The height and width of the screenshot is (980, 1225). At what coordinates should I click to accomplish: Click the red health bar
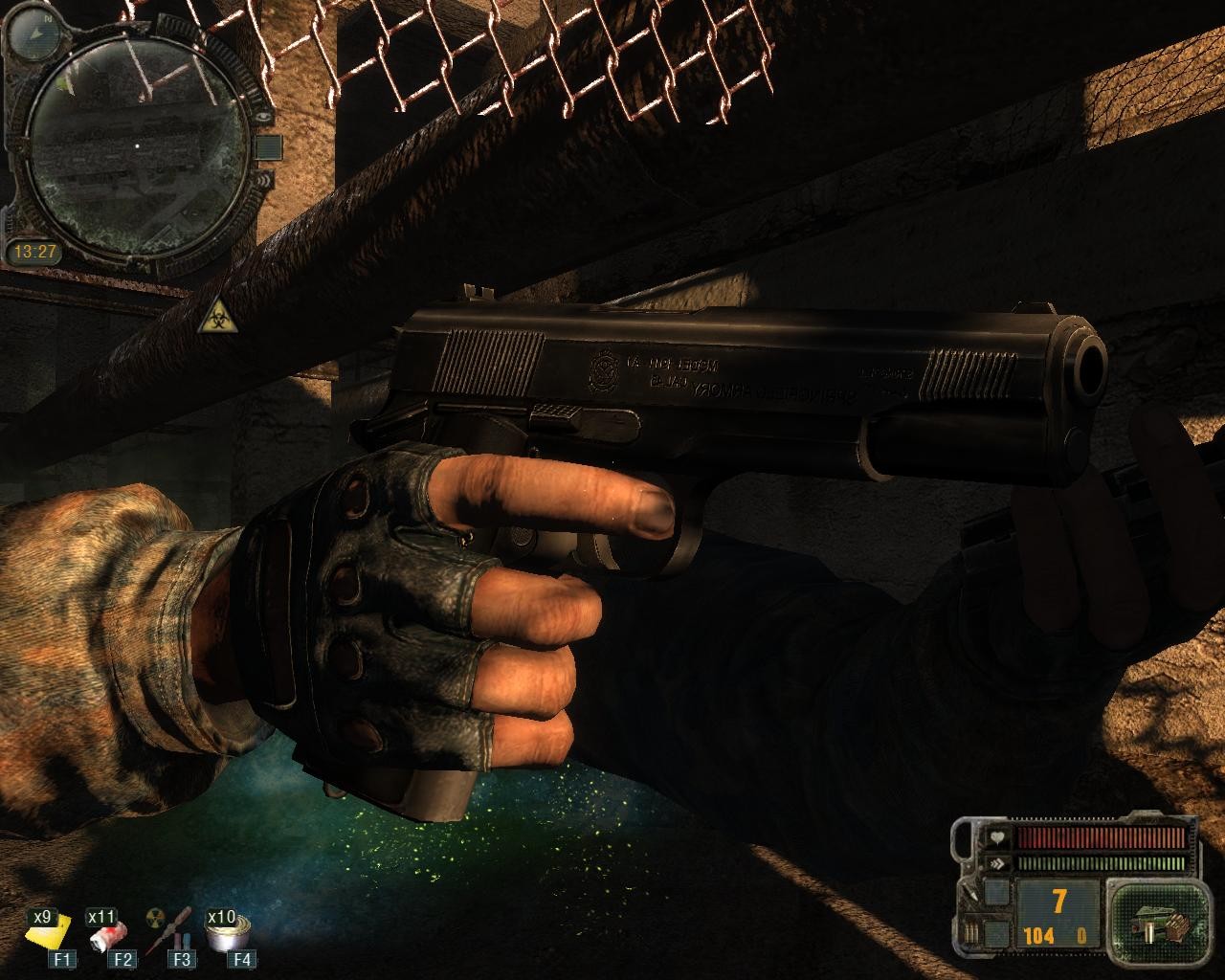(1101, 837)
